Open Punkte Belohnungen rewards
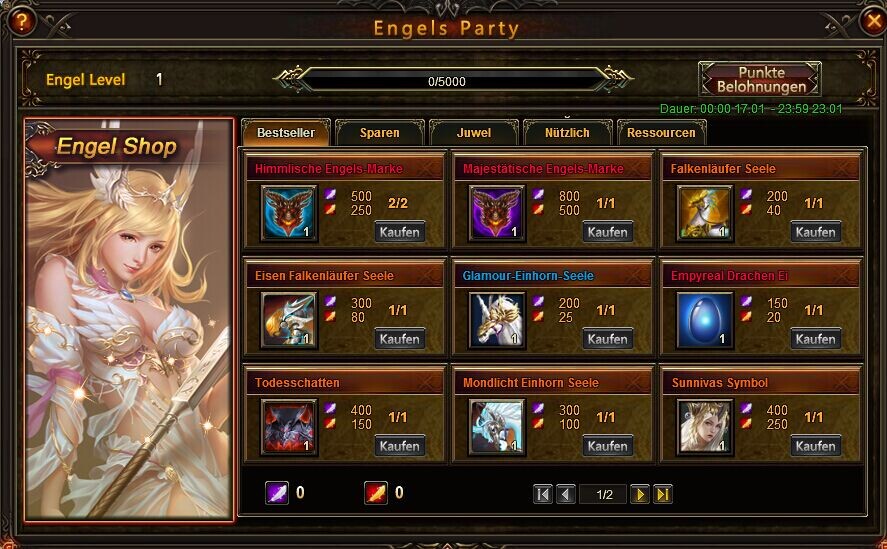Image resolution: width=887 pixels, height=549 pixels. 759,79
